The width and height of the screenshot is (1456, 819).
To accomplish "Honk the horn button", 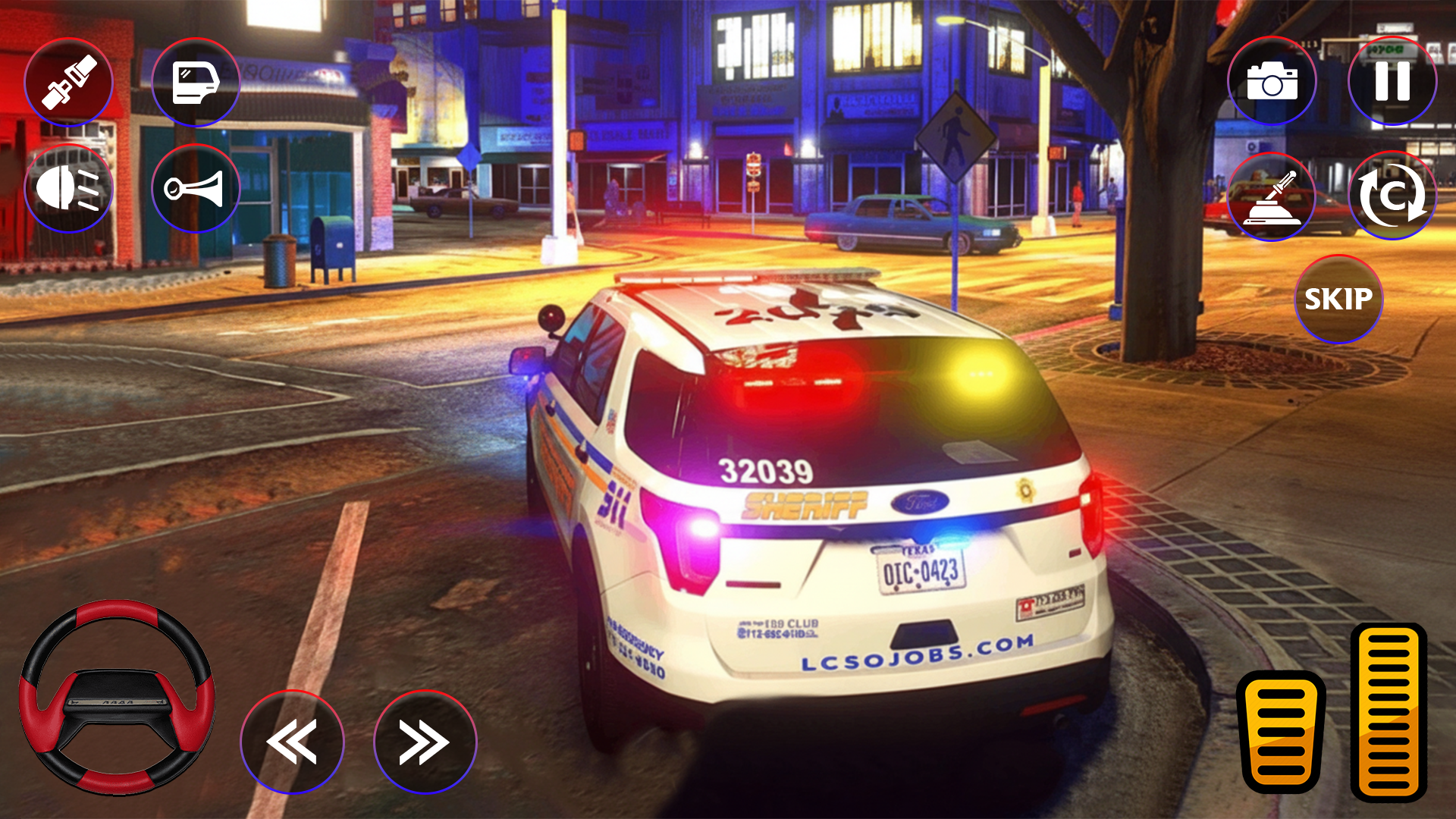I will pyautogui.click(x=196, y=188).
